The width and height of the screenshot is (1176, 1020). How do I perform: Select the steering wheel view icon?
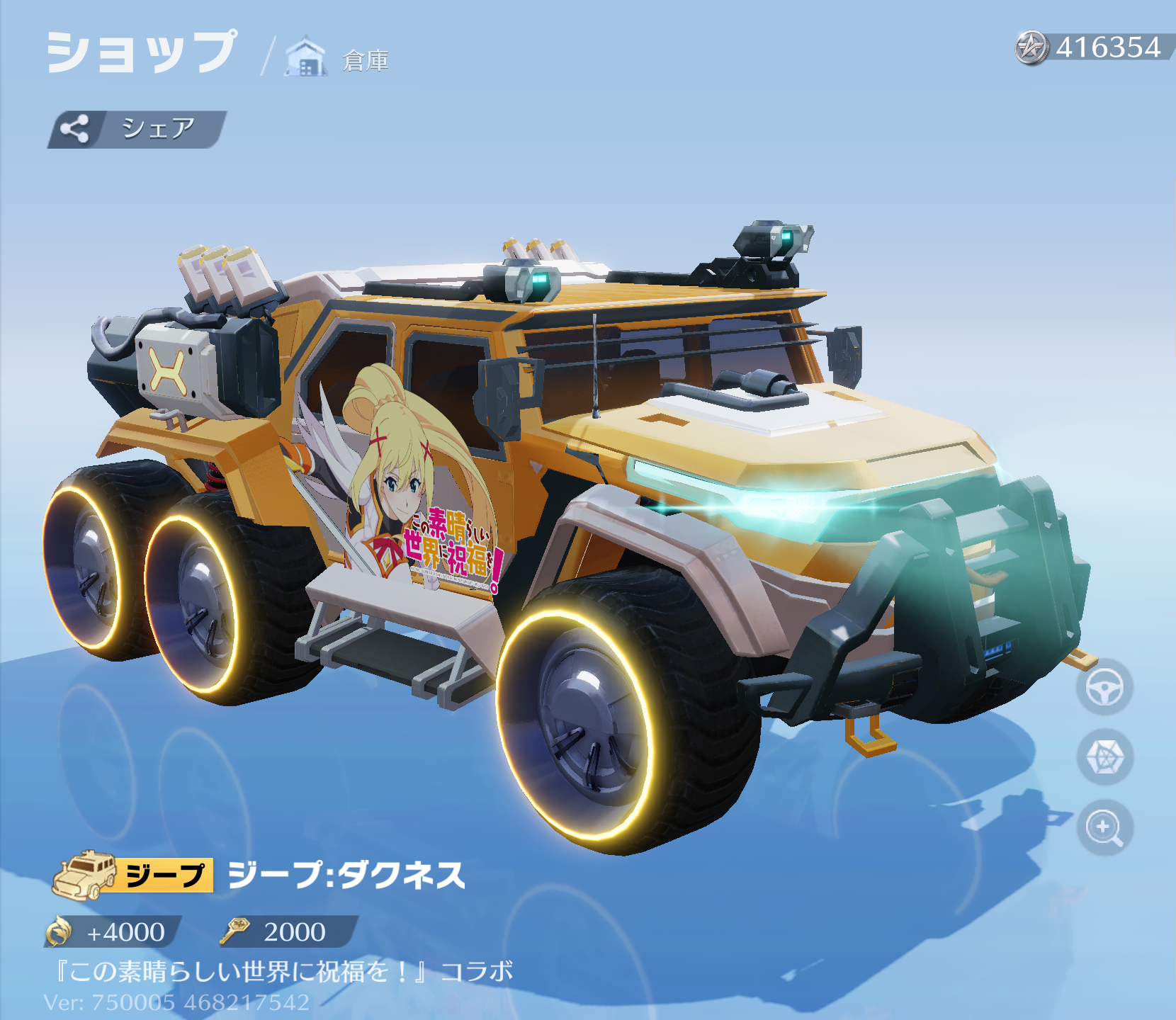[x=1104, y=687]
